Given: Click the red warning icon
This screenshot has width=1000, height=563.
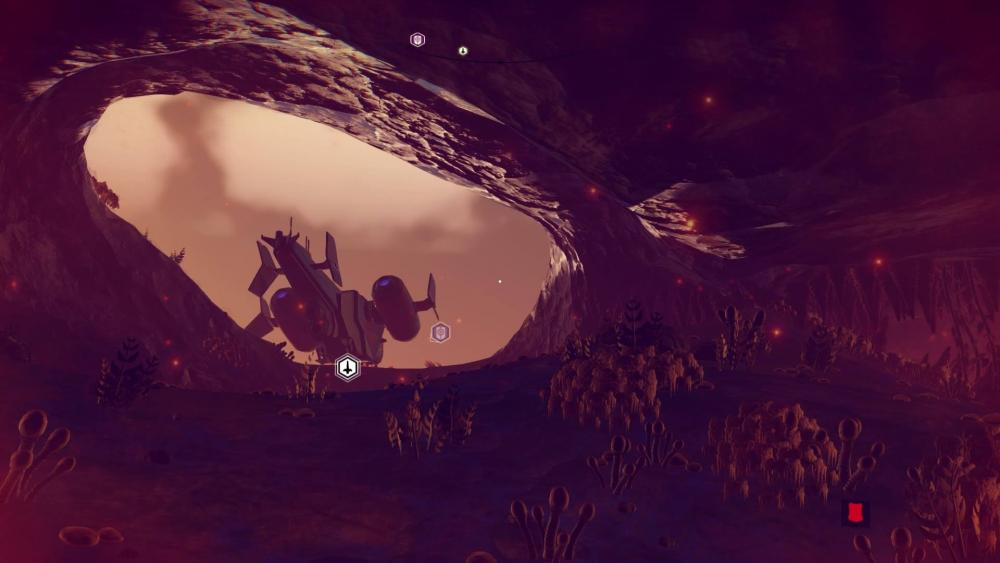Looking at the screenshot, I should pos(854,514).
